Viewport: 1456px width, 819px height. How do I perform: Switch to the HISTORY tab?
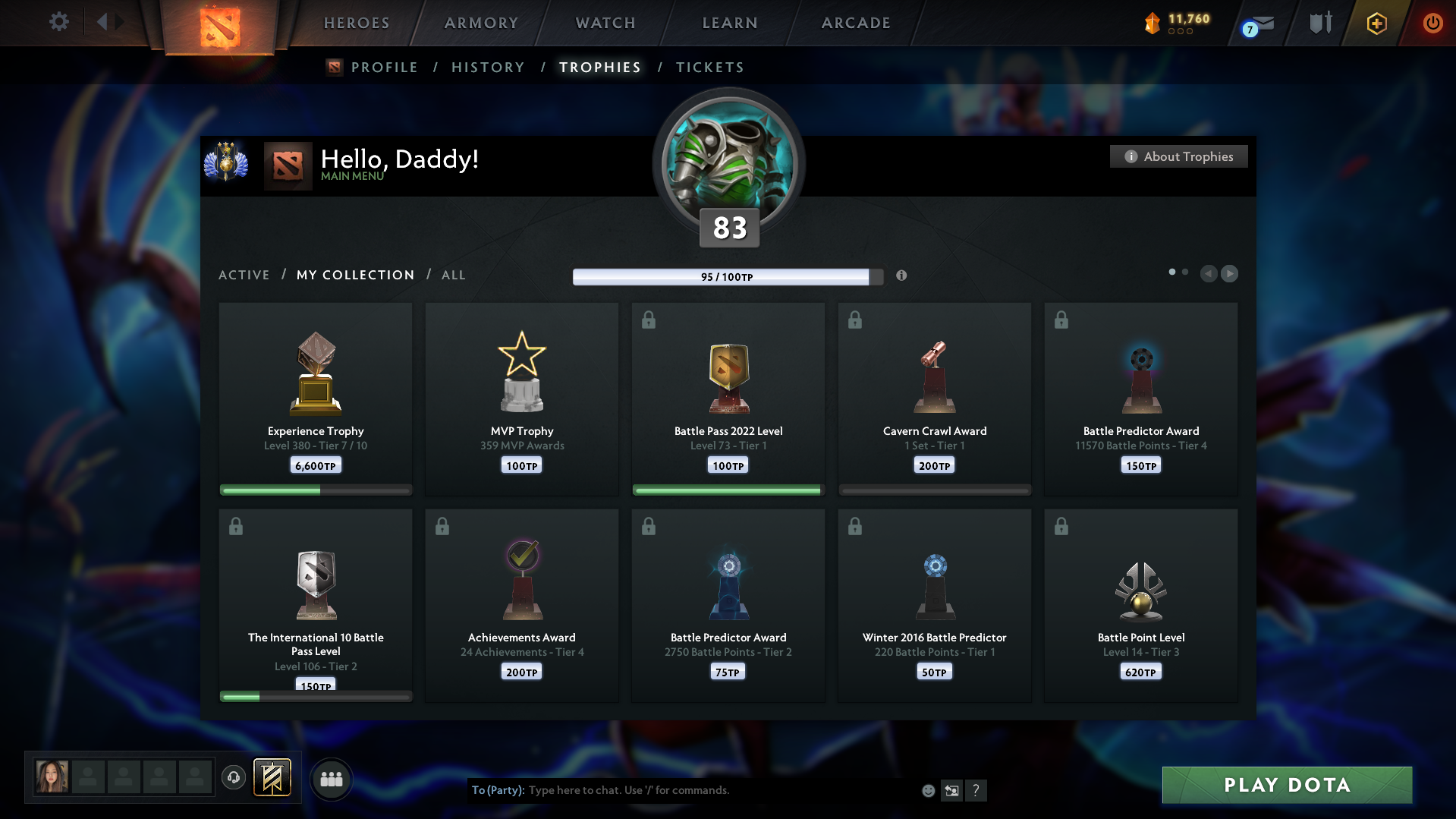click(x=488, y=67)
